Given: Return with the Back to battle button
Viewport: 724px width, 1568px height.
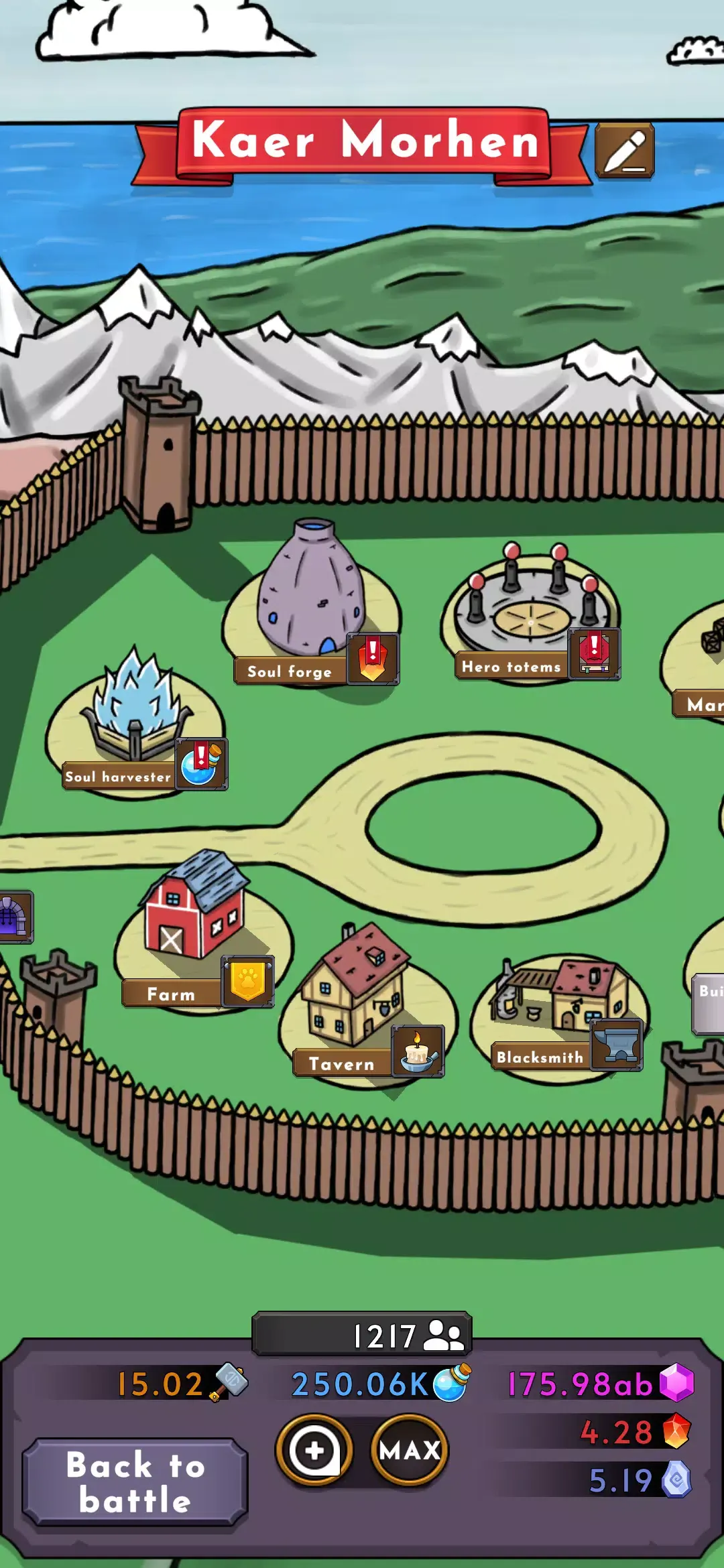Looking at the screenshot, I should coord(135,1482).
